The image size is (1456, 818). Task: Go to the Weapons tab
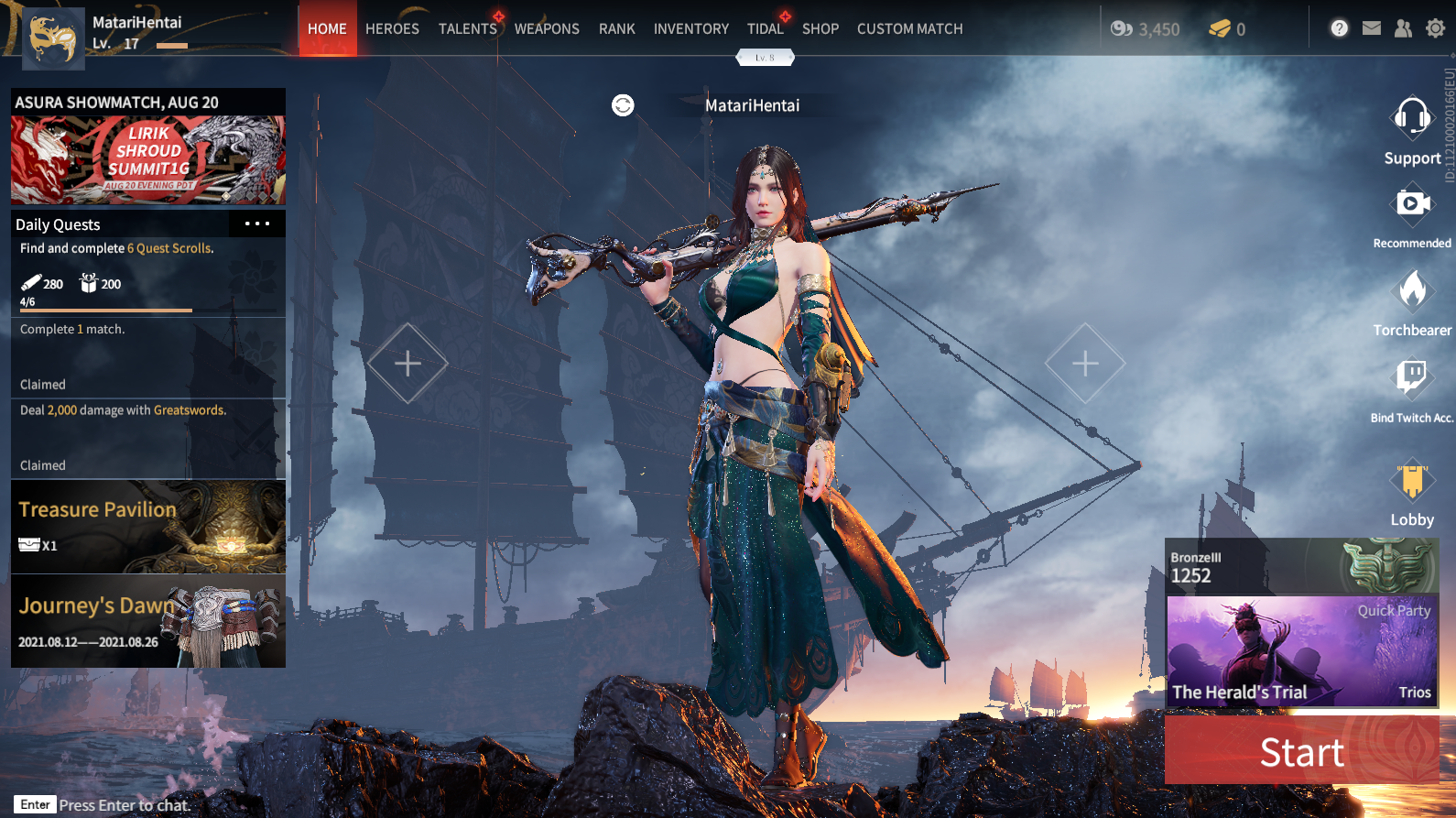click(547, 29)
